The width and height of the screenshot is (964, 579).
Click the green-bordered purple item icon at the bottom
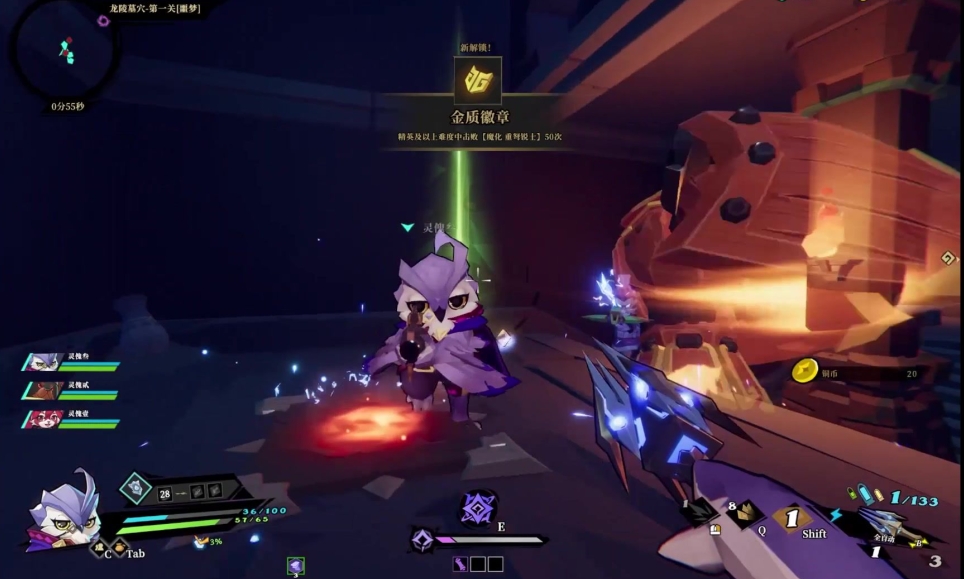(295, 567)
